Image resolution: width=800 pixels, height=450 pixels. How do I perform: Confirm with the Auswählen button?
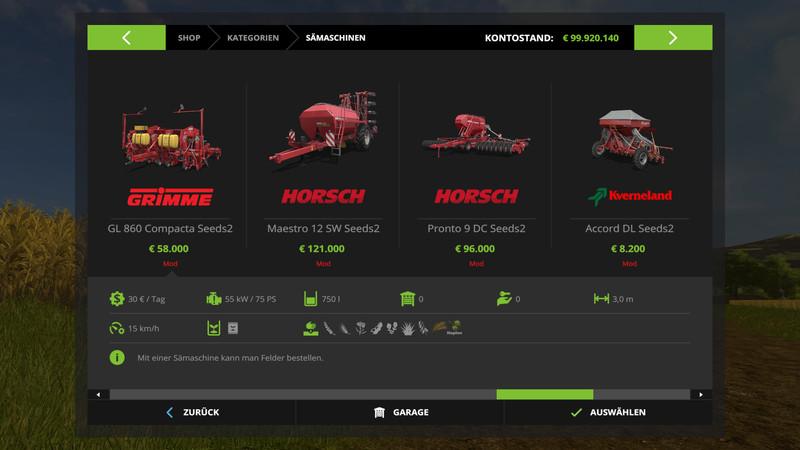[x=608, y=412]
